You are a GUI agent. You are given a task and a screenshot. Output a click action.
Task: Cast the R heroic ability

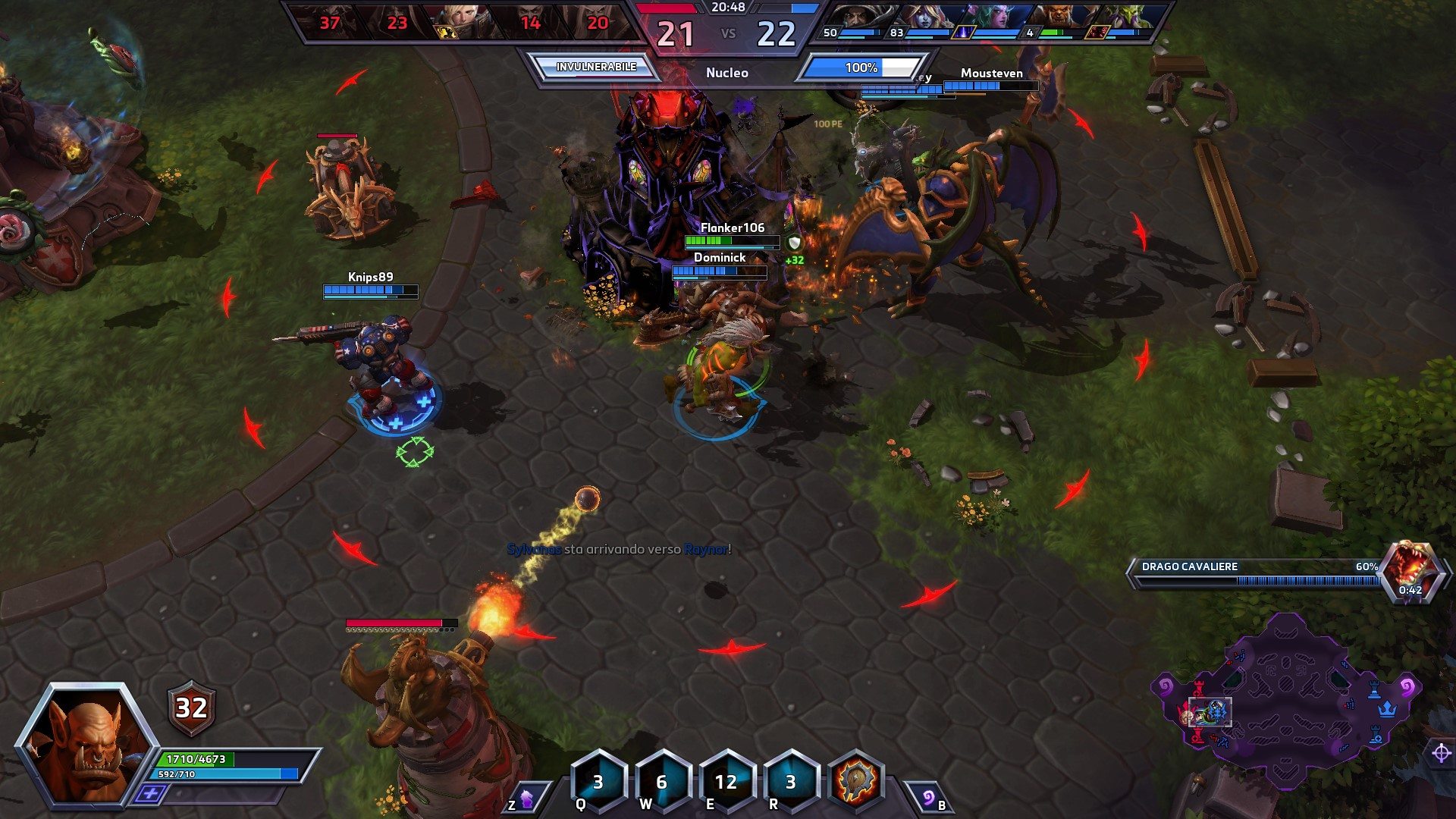790,781
